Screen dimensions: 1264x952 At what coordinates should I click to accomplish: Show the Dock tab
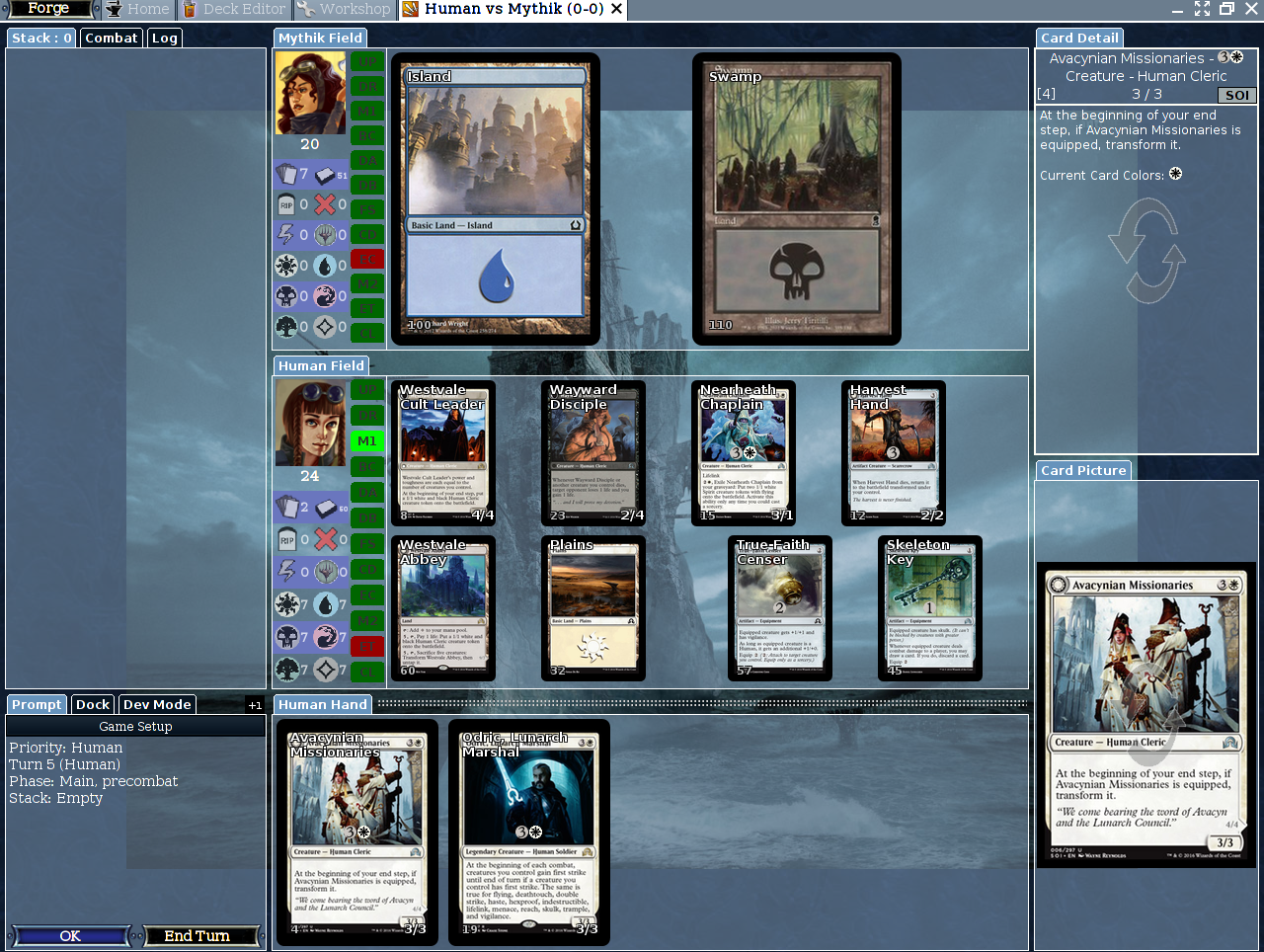pyautogui.click(x=92, y=704)
